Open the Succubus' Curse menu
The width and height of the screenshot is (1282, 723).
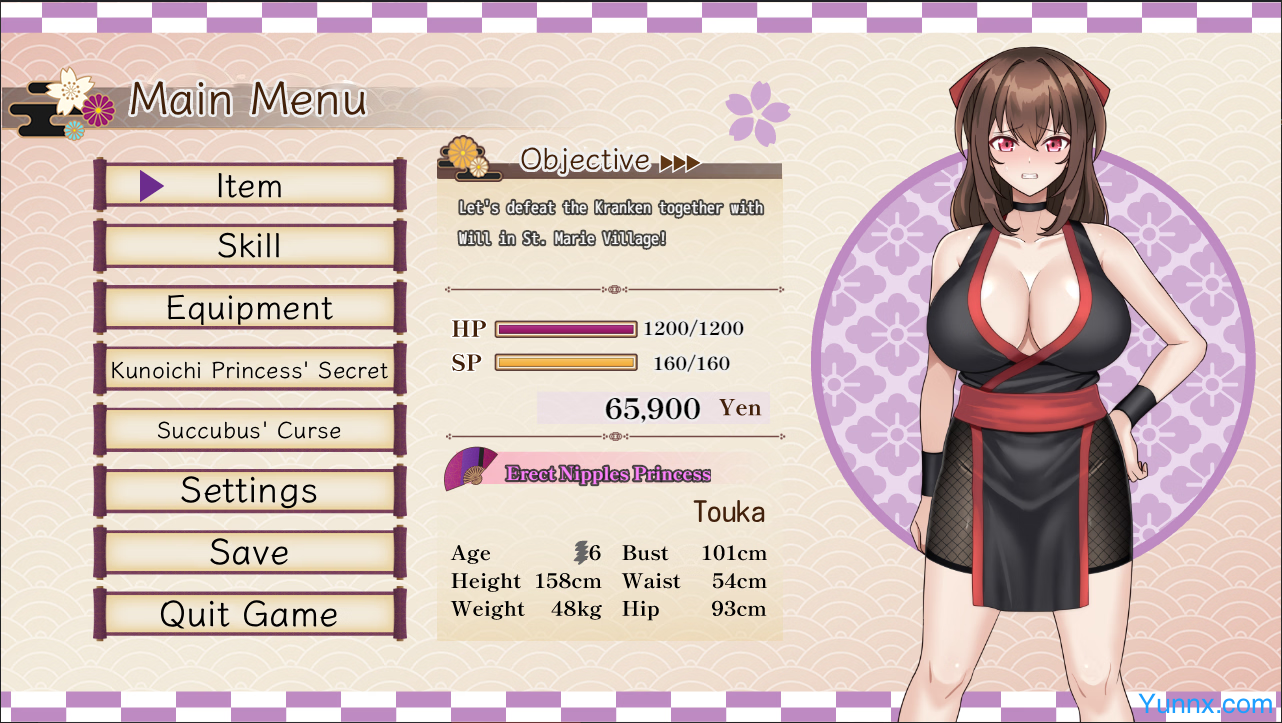(x=249, y=431)
